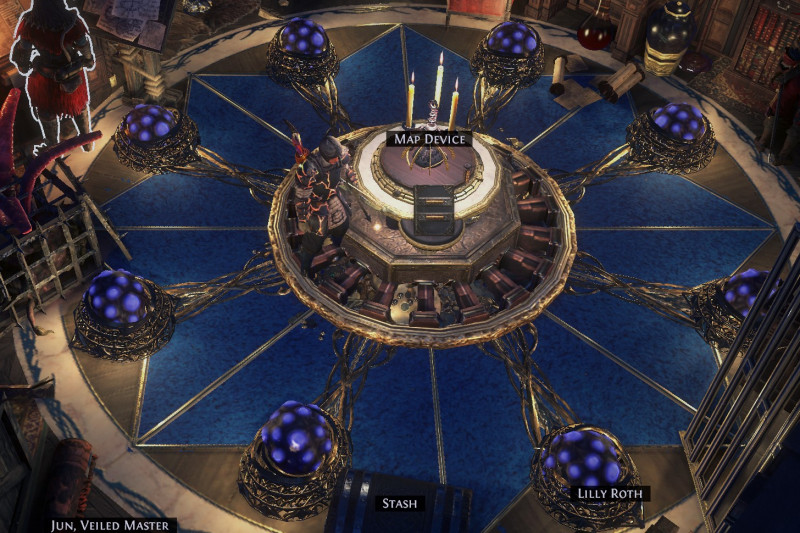Open the Map Device label
This screenshot has height=533, width=800.
click(x=429, y=139)
